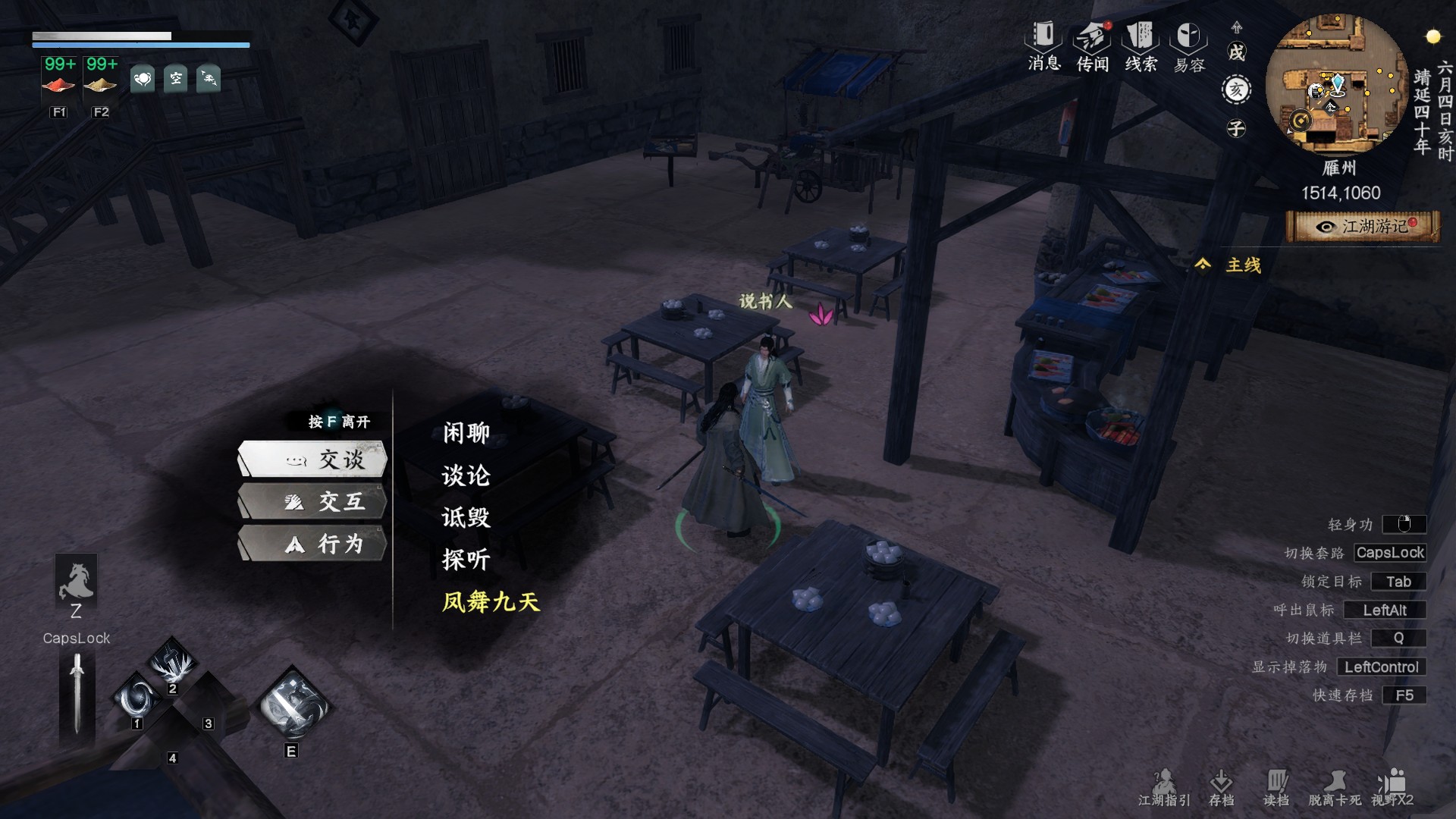The width and height of the screenshot is (1456, 819).
Task: Open the 消息 messages panel
Action: [1044, 45]
